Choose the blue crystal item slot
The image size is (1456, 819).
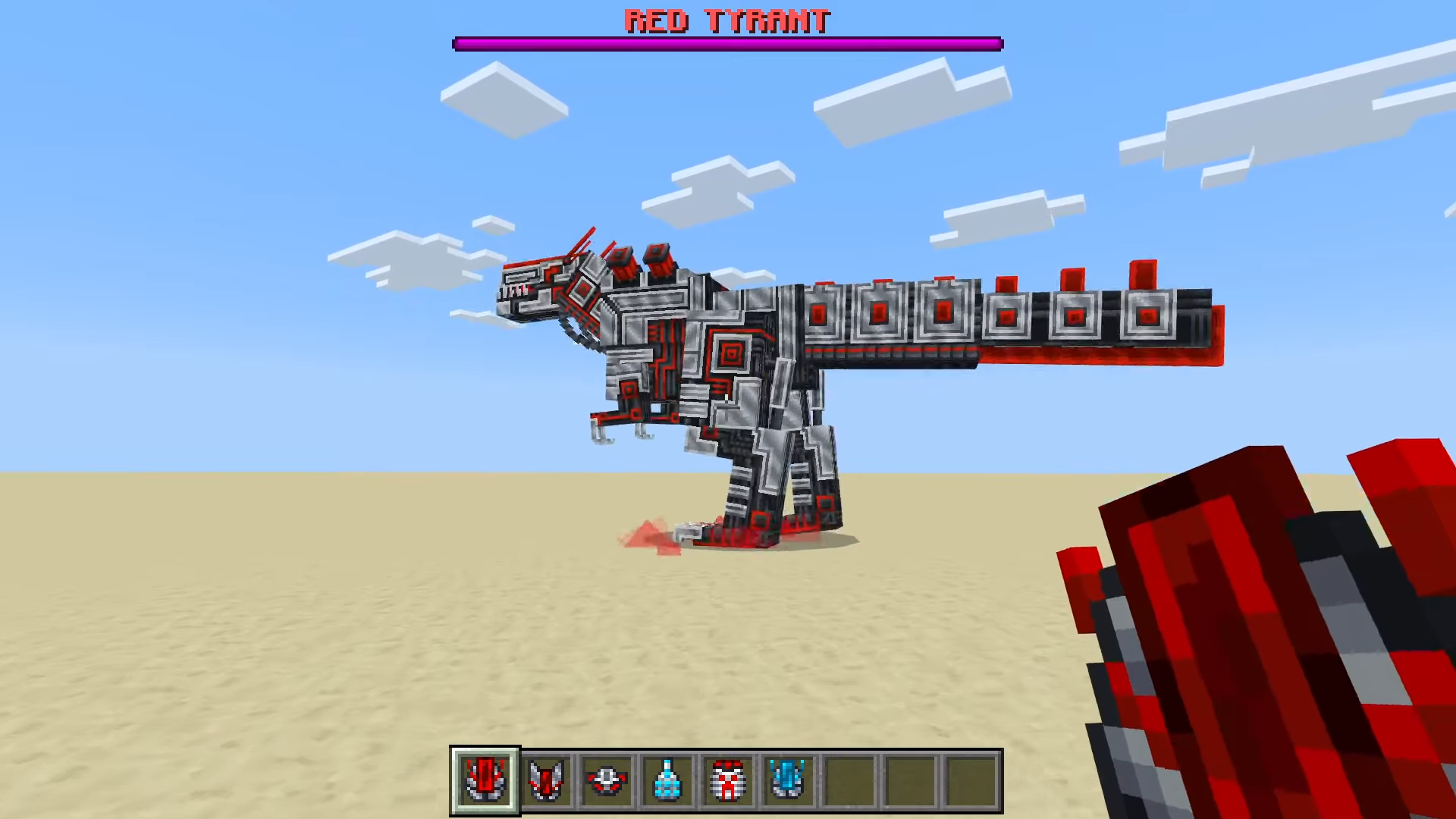[788, 780]
